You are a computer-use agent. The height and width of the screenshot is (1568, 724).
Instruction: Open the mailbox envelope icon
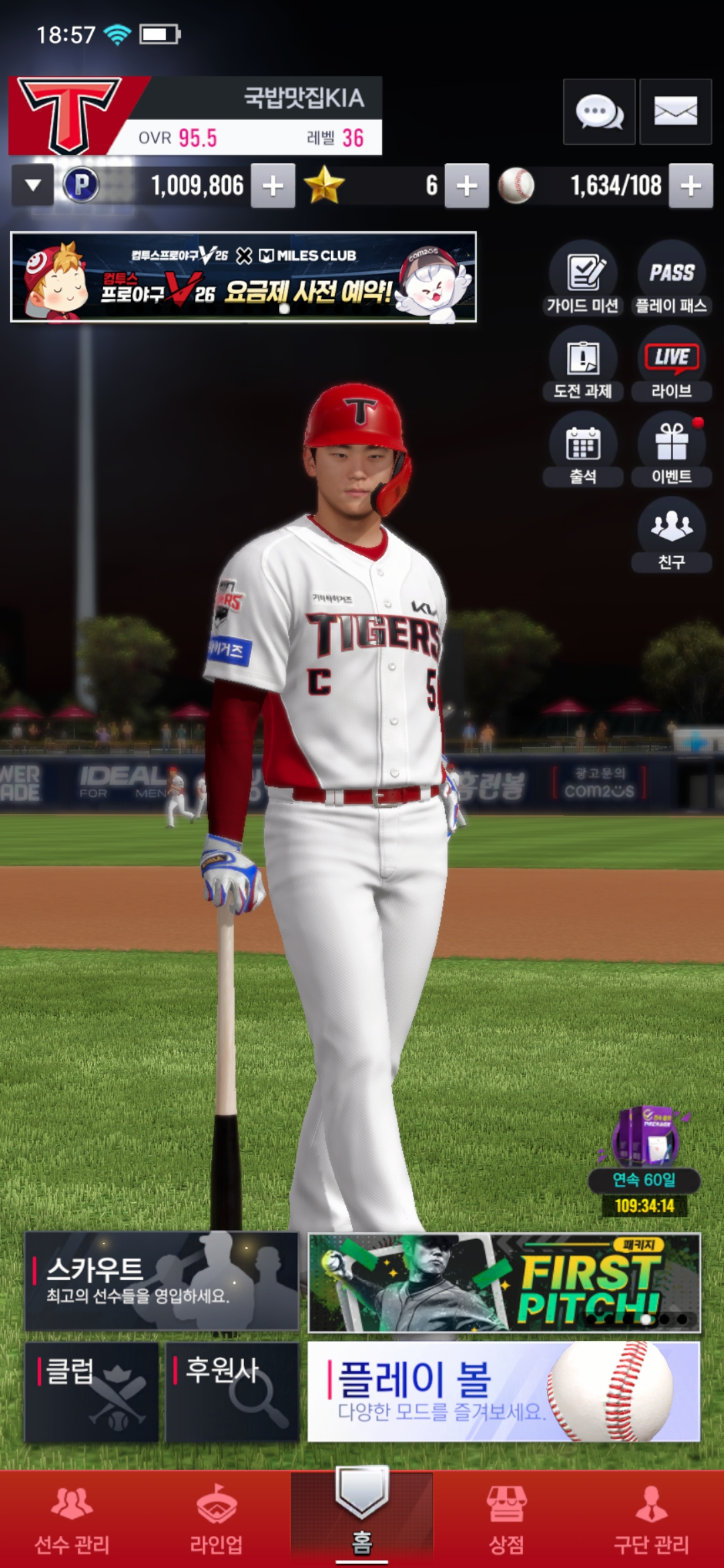[x=675, y=112]
